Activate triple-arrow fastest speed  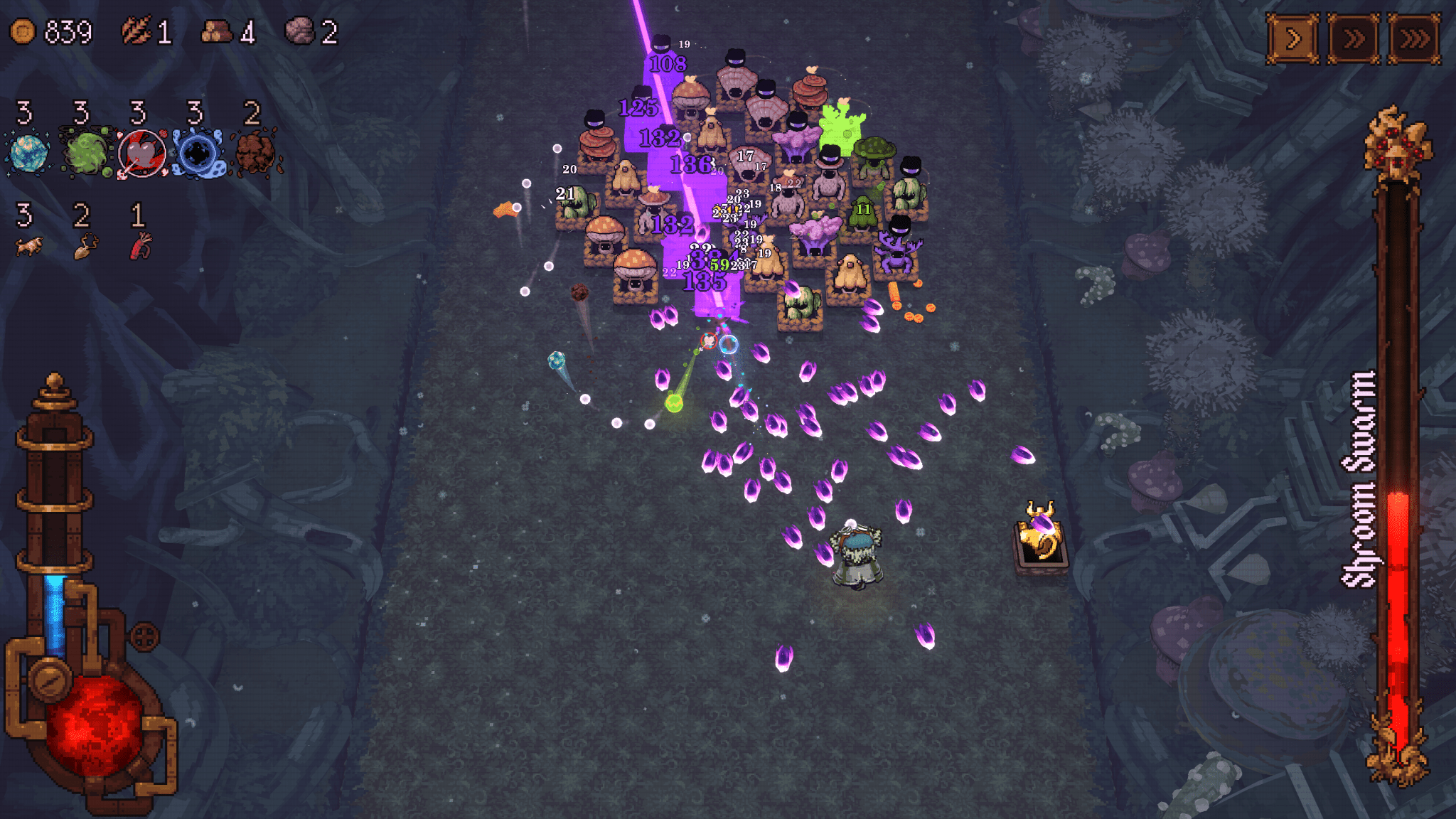(1413, 38)
